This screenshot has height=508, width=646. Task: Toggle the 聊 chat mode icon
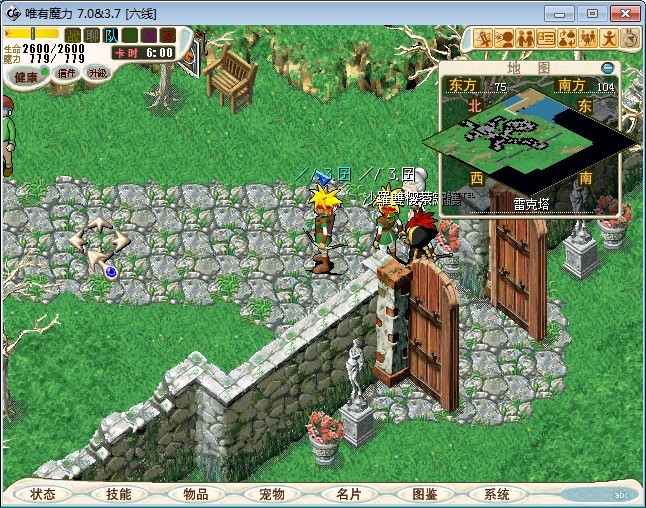click(x=91, y=36)
